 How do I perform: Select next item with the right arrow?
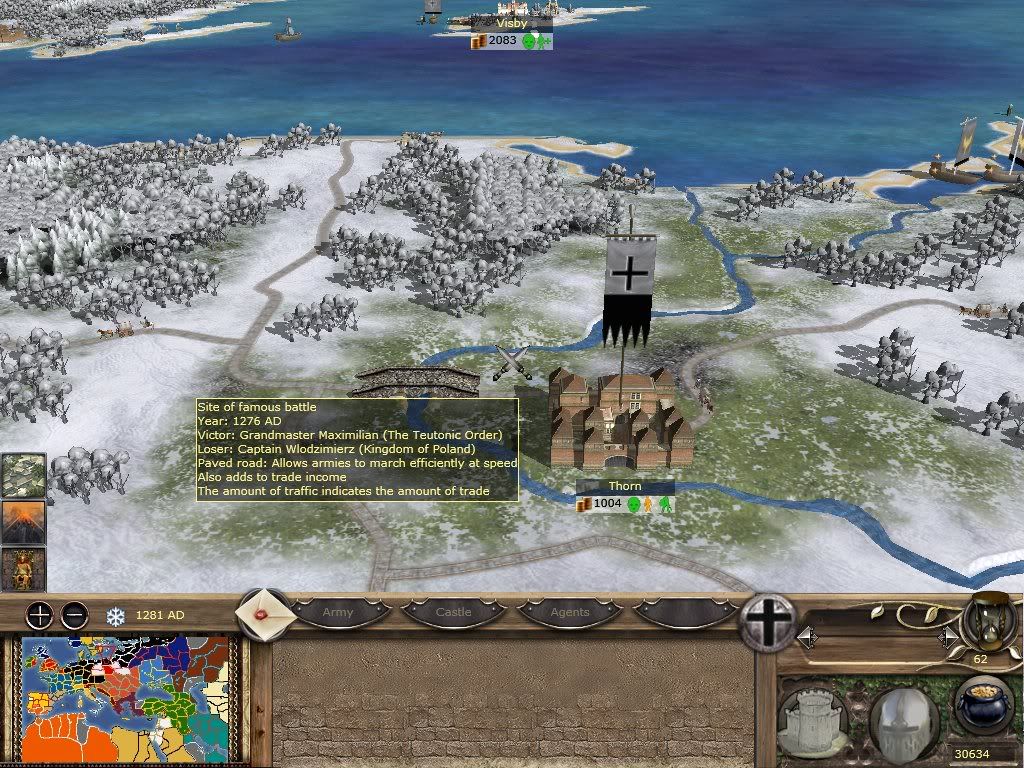click(x=946, y=637)
